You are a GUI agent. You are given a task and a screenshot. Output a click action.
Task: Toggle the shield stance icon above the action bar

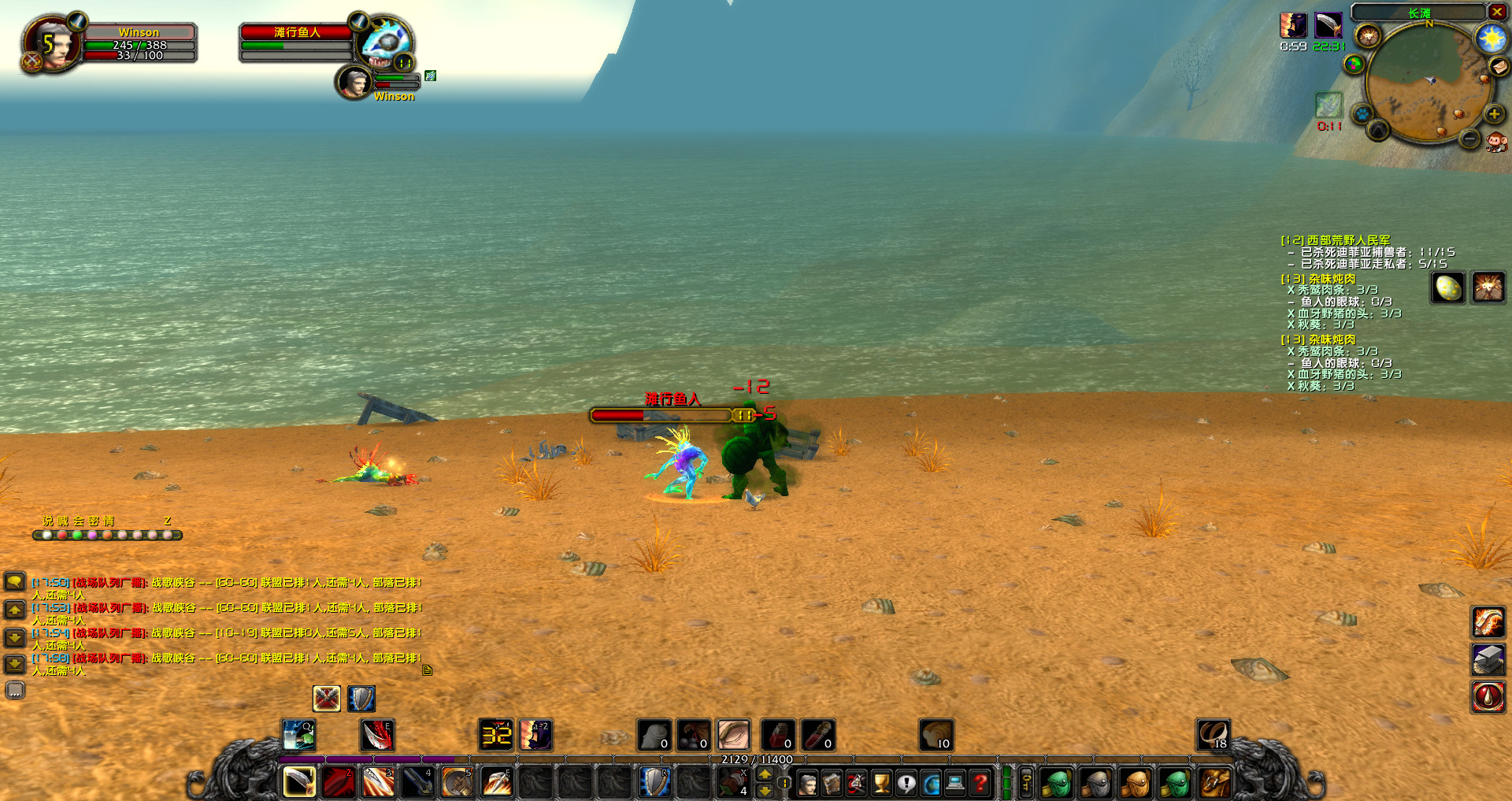coord(361,699)
